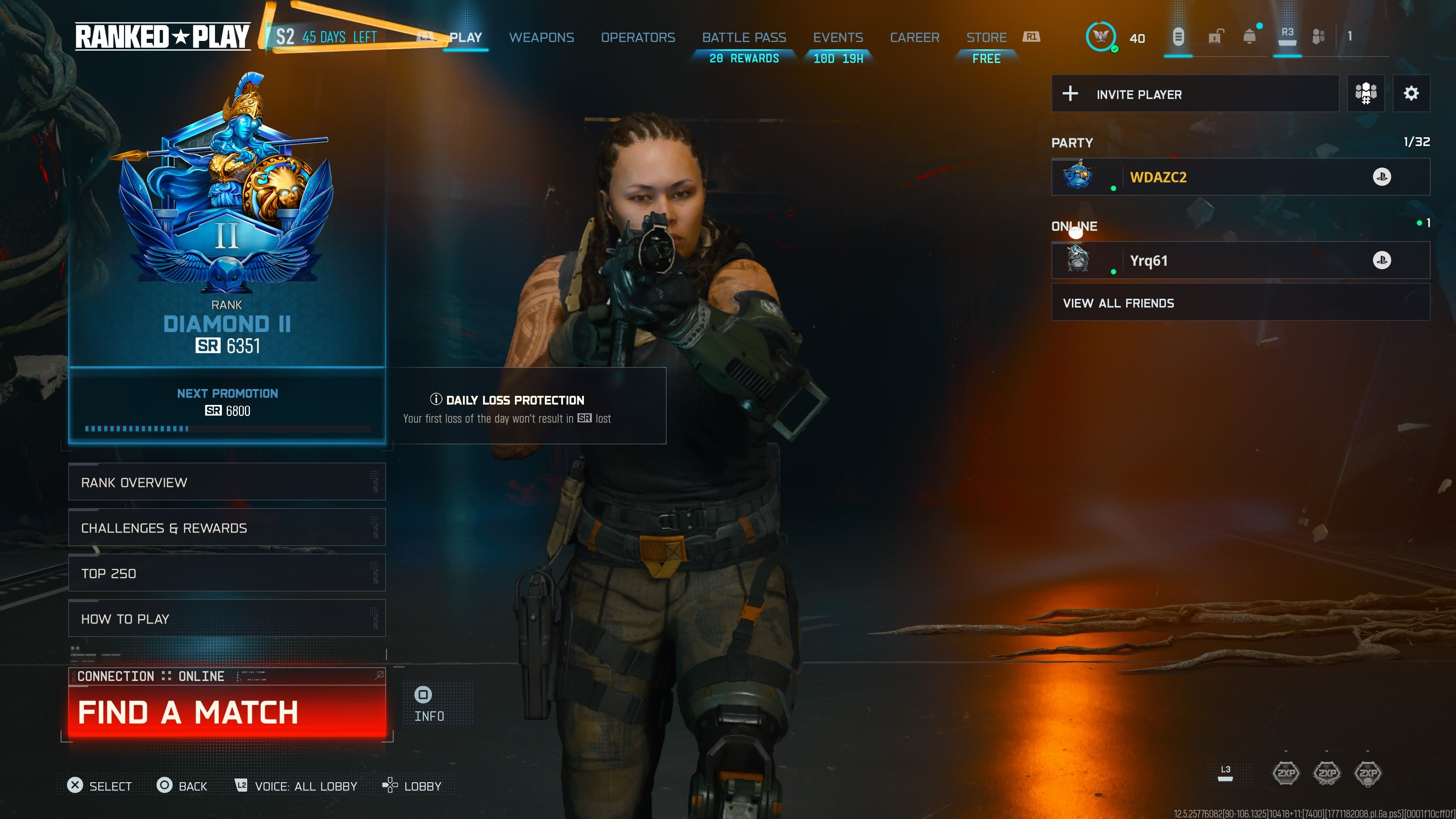Visit the Store tab
1456x819 pixels.
click(986, 37)
